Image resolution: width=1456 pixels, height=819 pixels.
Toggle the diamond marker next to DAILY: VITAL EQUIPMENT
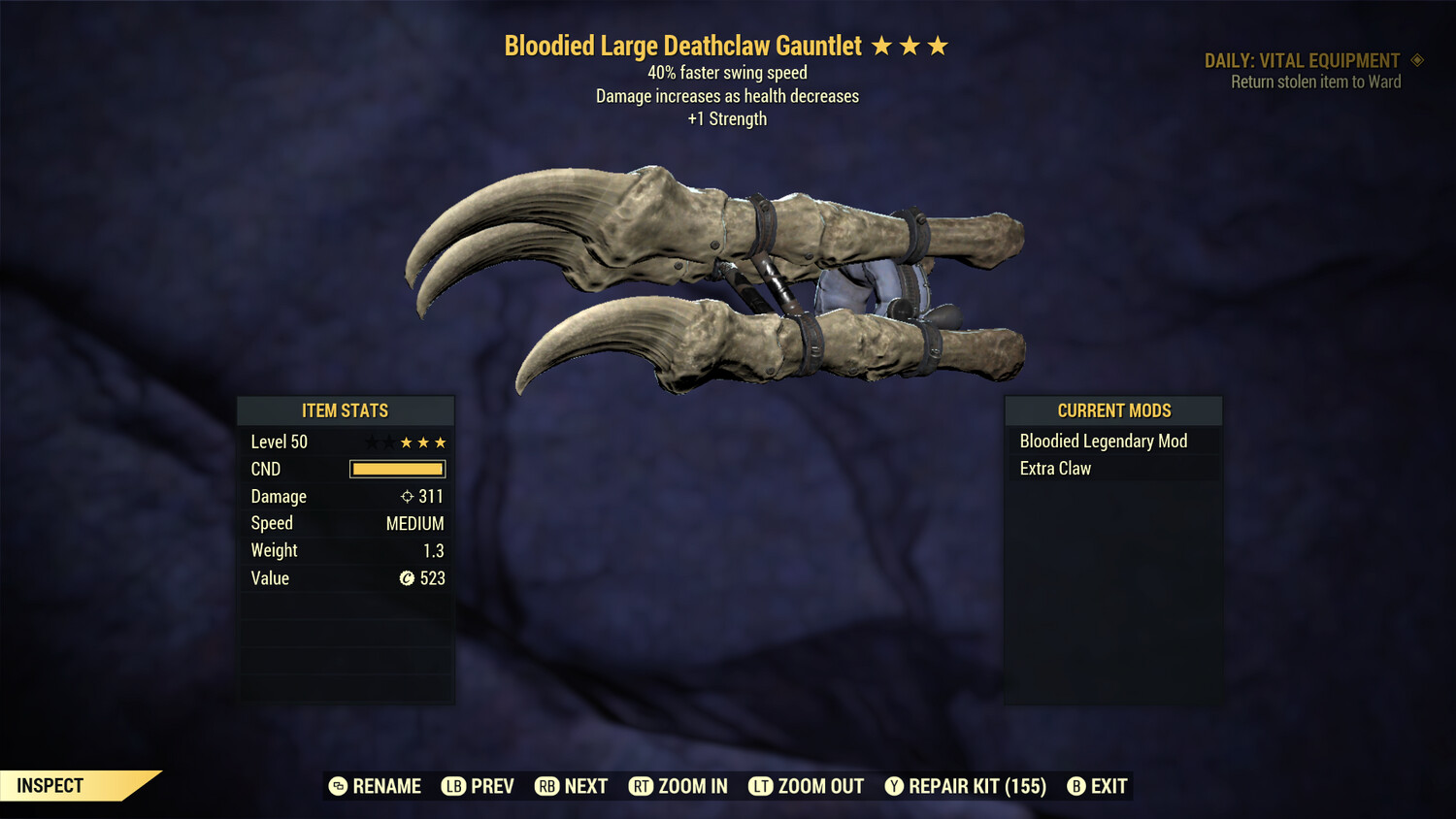[1418, 59]
